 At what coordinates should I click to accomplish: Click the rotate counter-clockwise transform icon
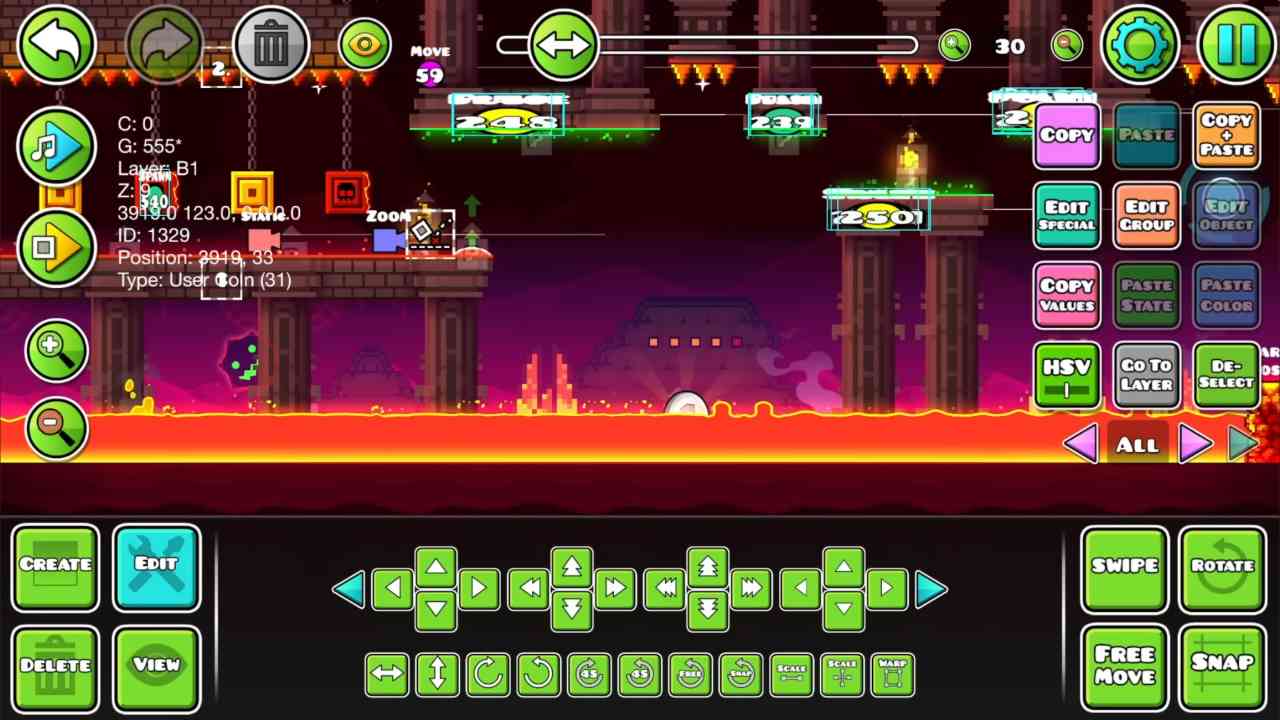pos(537,673)
